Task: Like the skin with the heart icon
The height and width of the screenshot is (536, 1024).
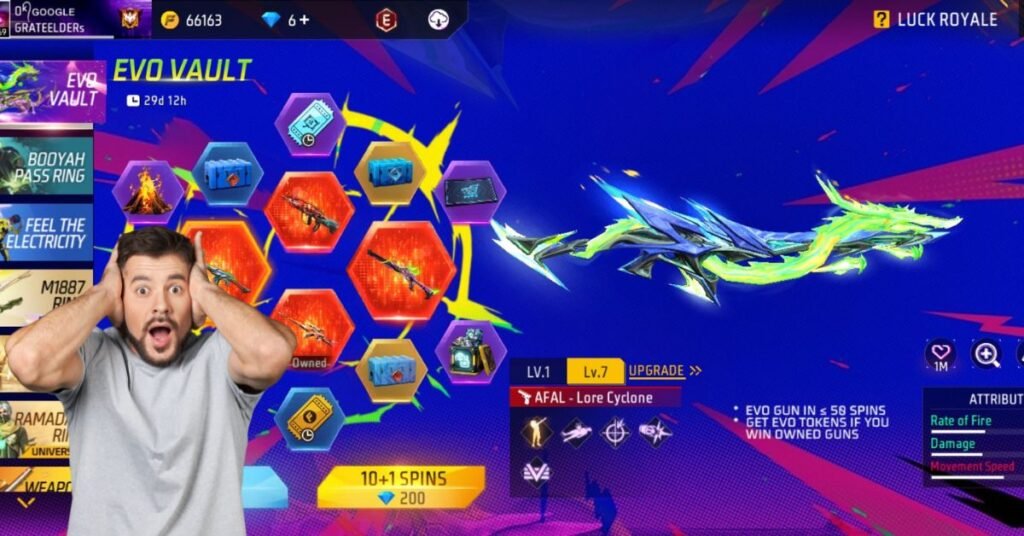Action: [940, 354]
